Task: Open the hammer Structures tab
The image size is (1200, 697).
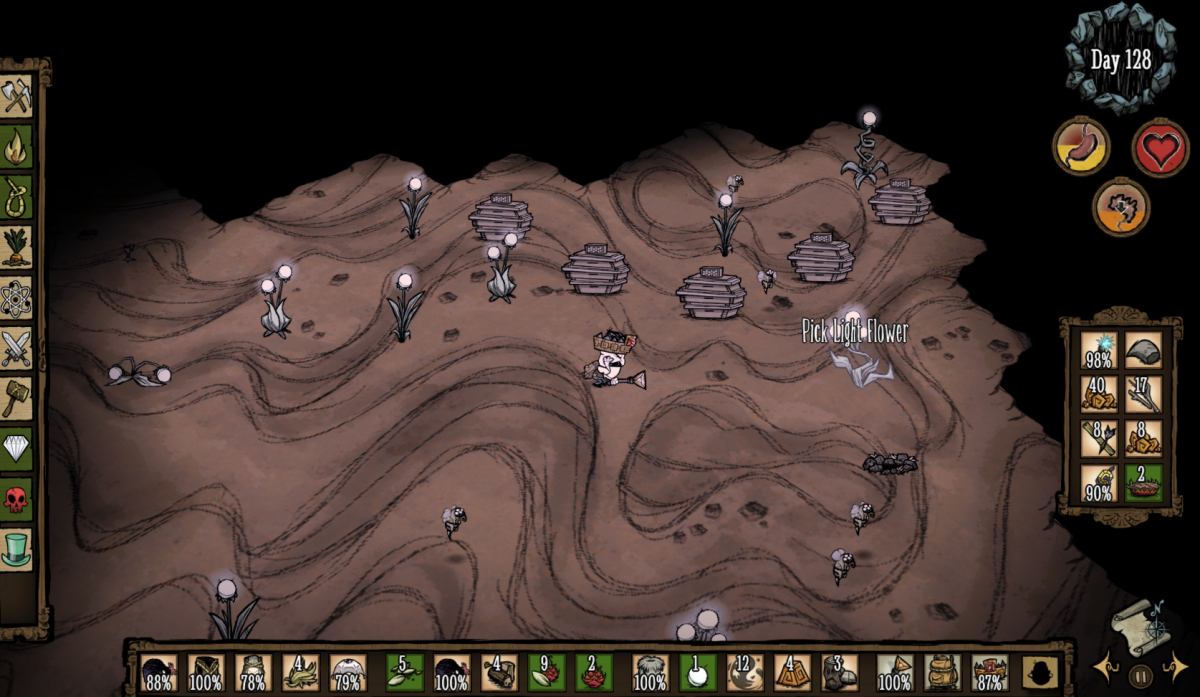Action: [17, 398]
